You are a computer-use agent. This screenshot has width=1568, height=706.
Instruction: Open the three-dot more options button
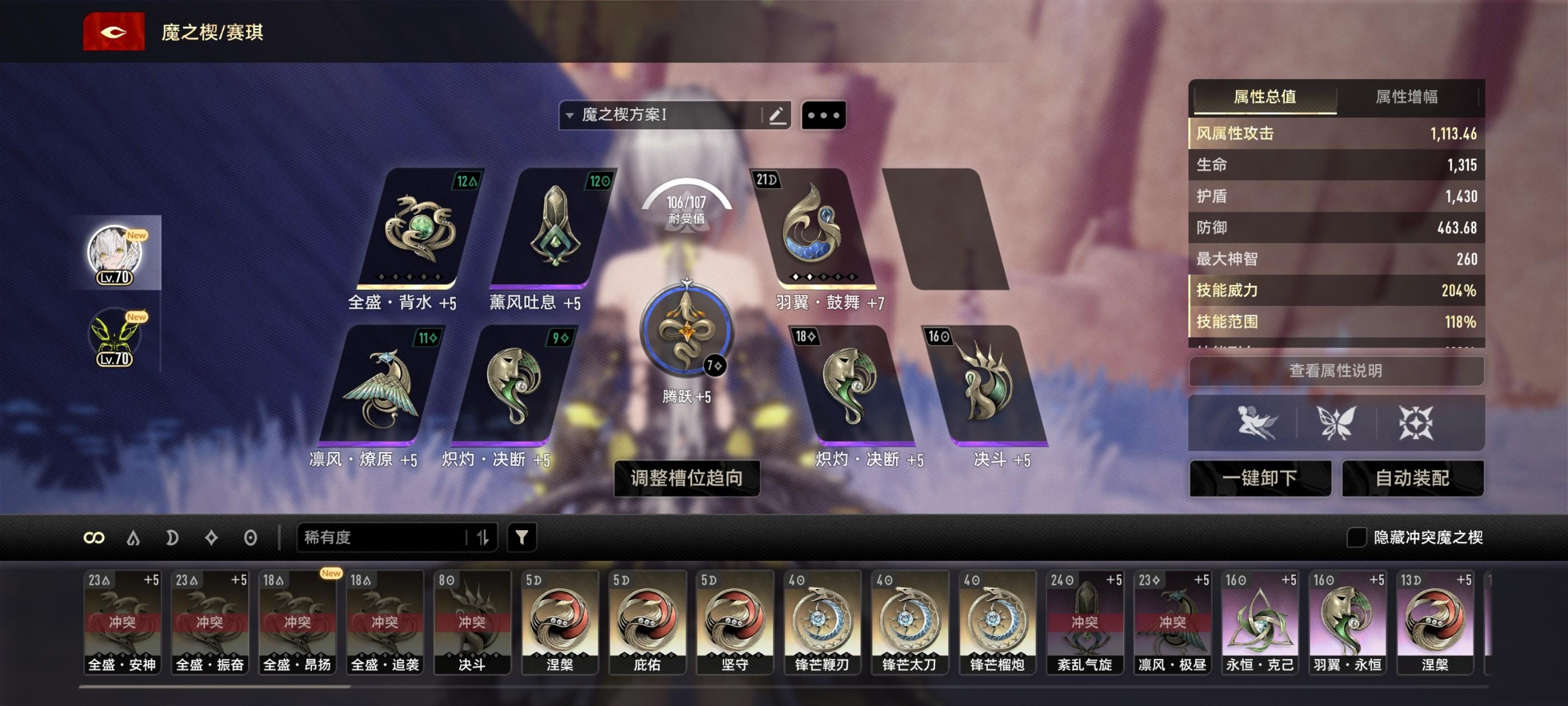pos(824,115)
